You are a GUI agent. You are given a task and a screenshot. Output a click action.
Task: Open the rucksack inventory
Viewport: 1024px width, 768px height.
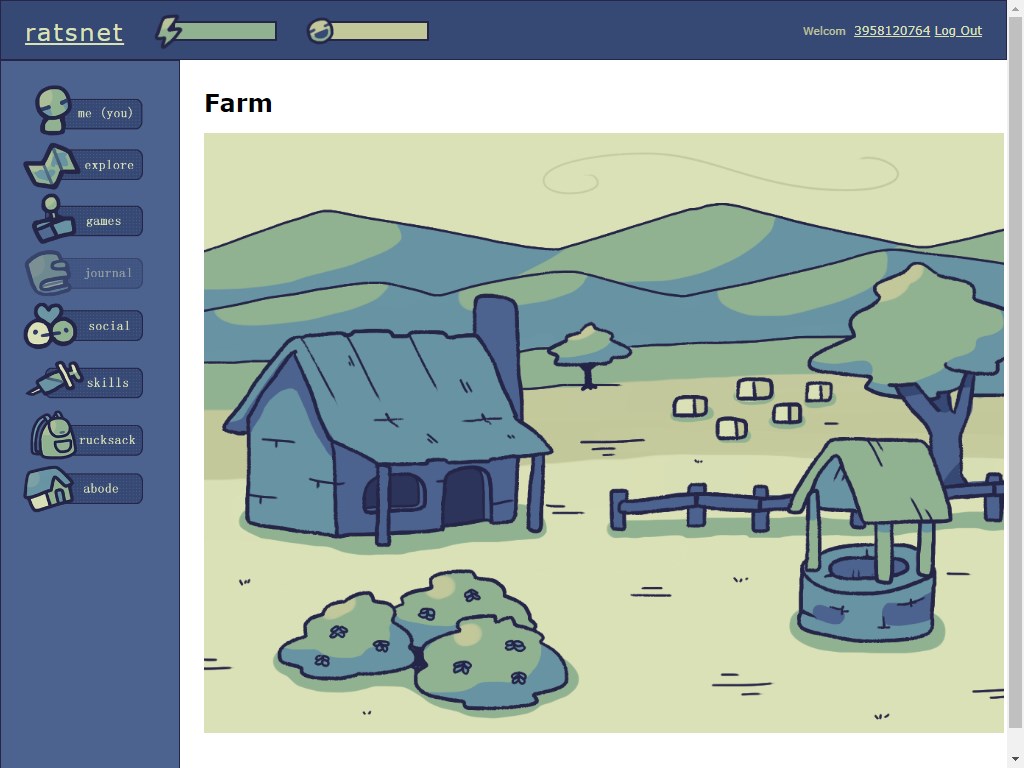tap(106, 440)
